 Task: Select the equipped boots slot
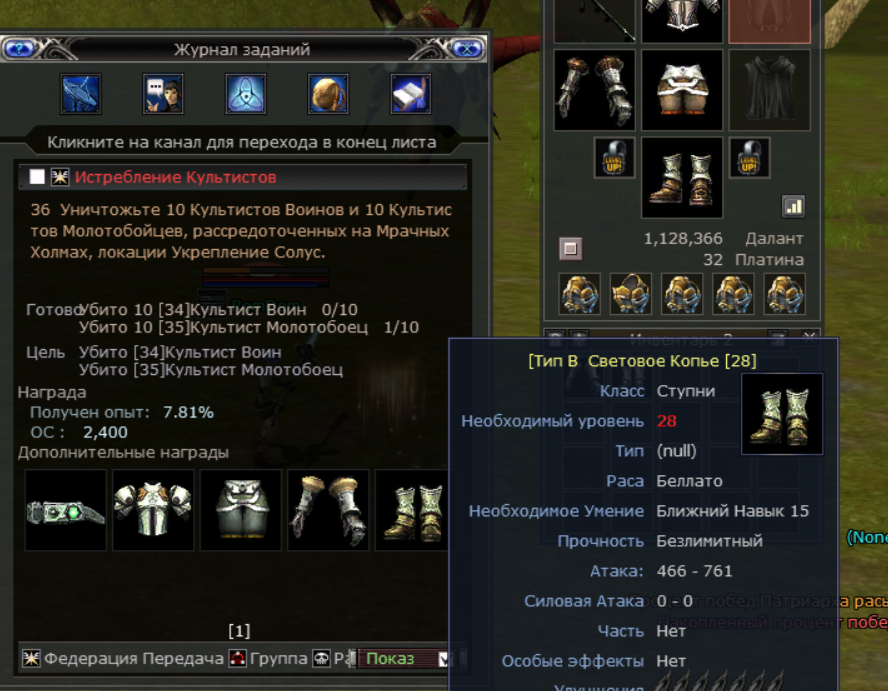click(682, 177)
